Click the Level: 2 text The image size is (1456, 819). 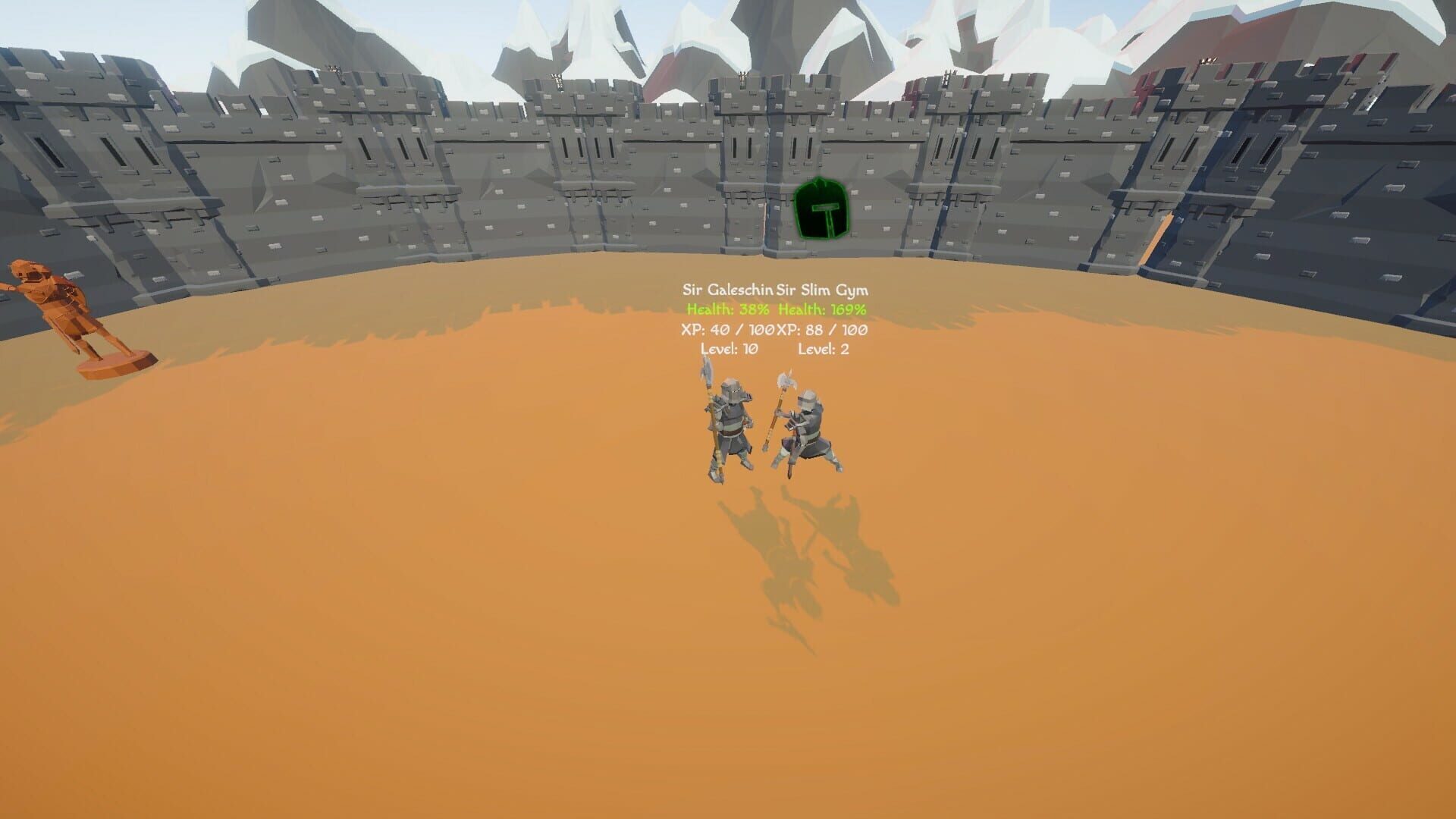[824, 350]
